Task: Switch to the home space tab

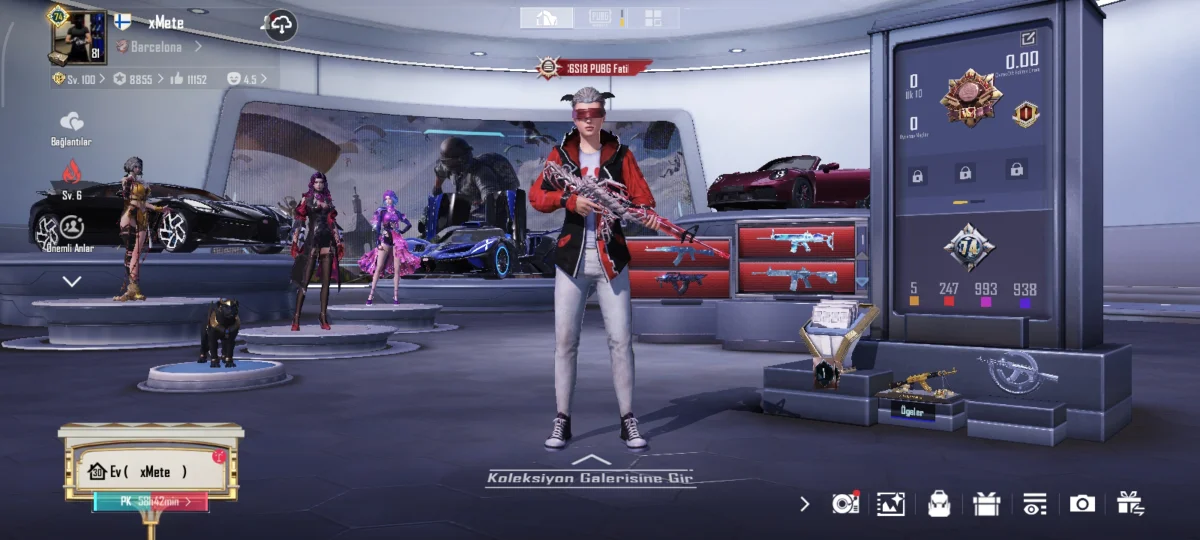Action: (547, 18)
